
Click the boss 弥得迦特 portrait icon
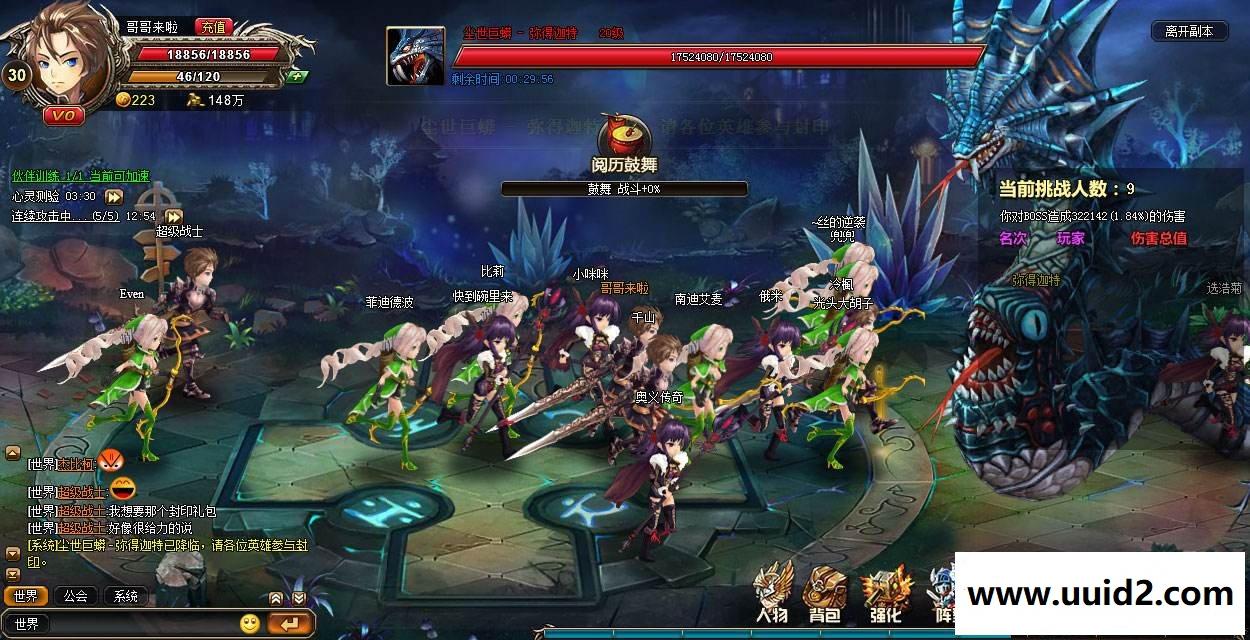(415, 56)
